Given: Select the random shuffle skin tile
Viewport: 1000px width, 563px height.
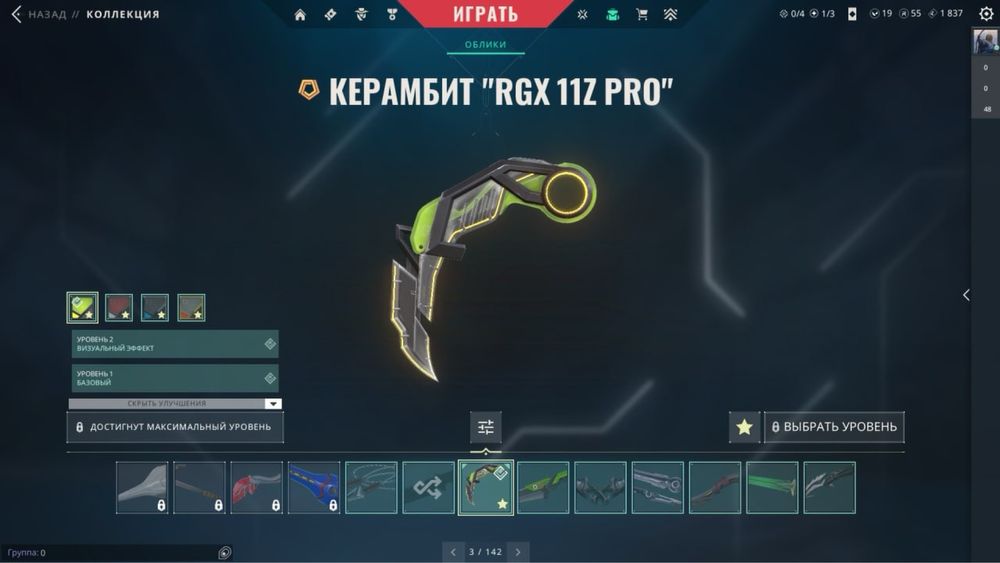Looking at the screenshot, I should coord(428,488).
